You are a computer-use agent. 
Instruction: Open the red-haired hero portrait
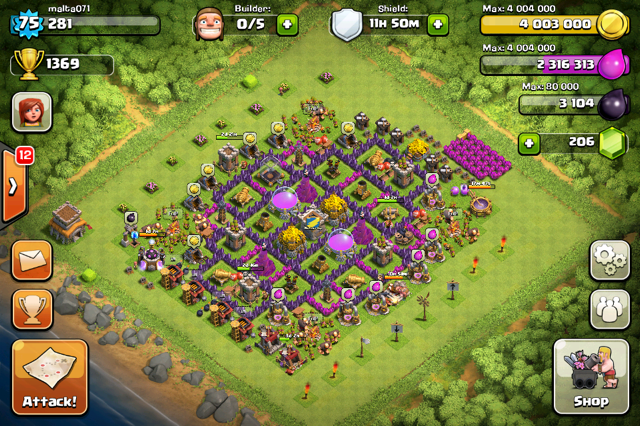(32, 112)
